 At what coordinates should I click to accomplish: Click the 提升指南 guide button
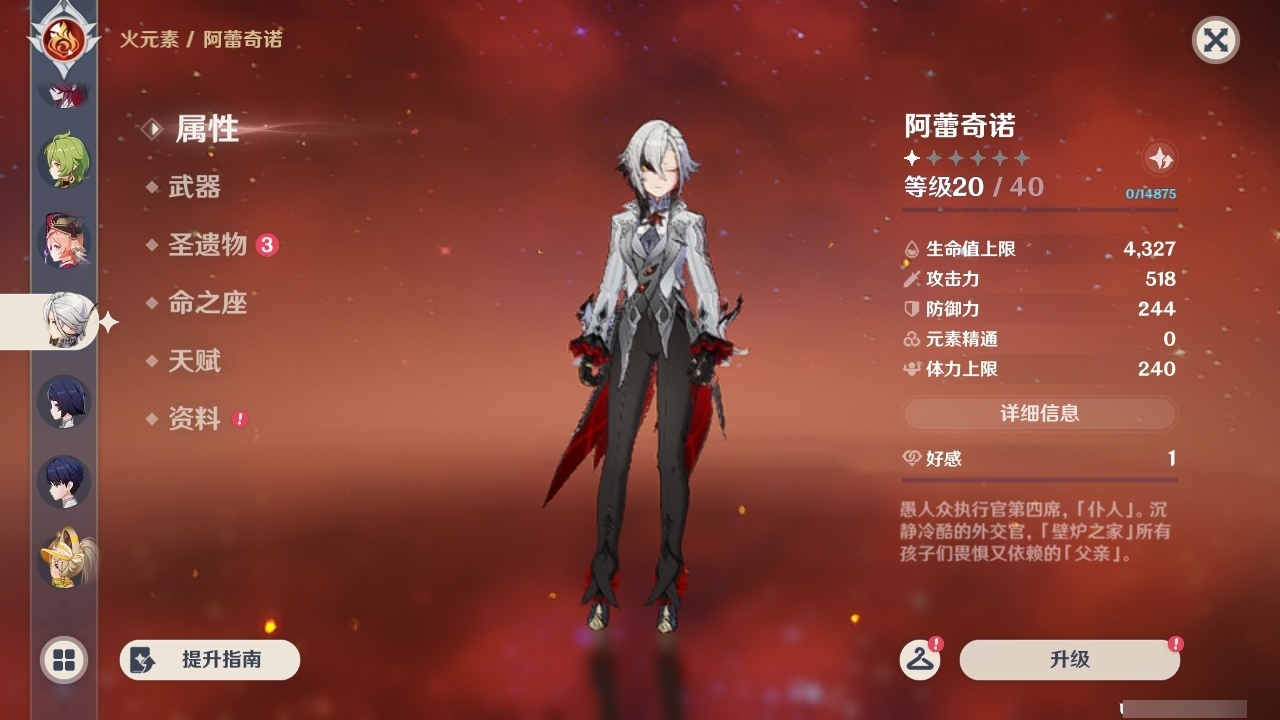tap(209, 660)
